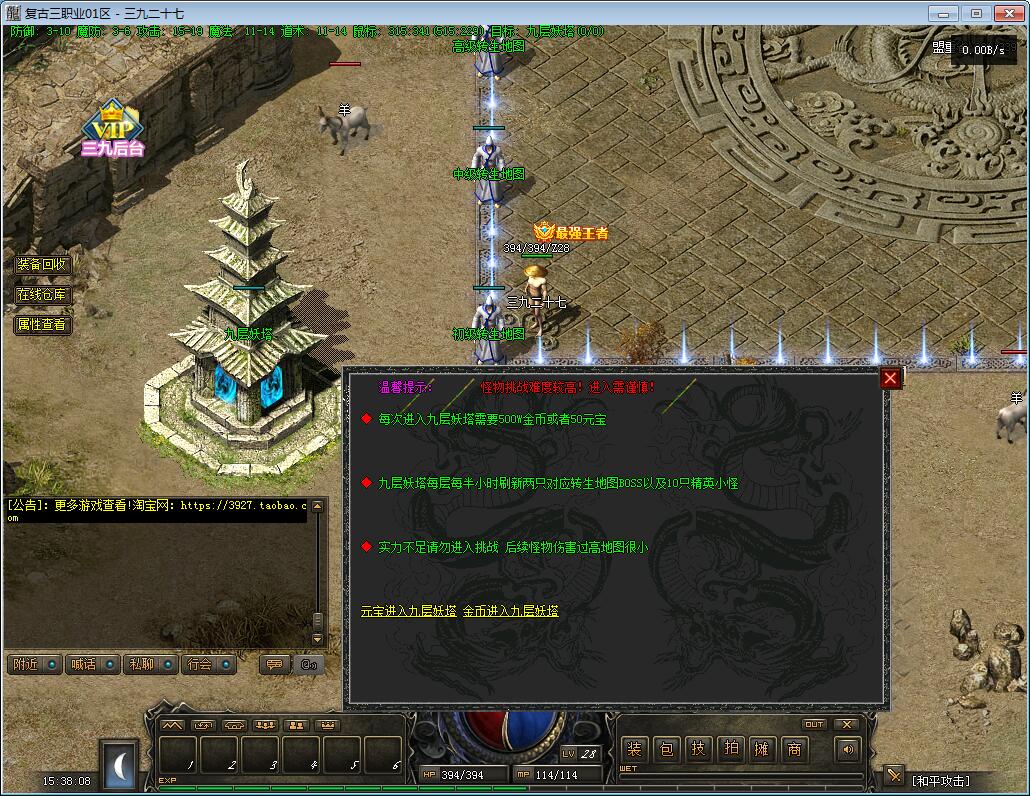Choose 金币进入九层妖塔 entry option

pos(510,611)
